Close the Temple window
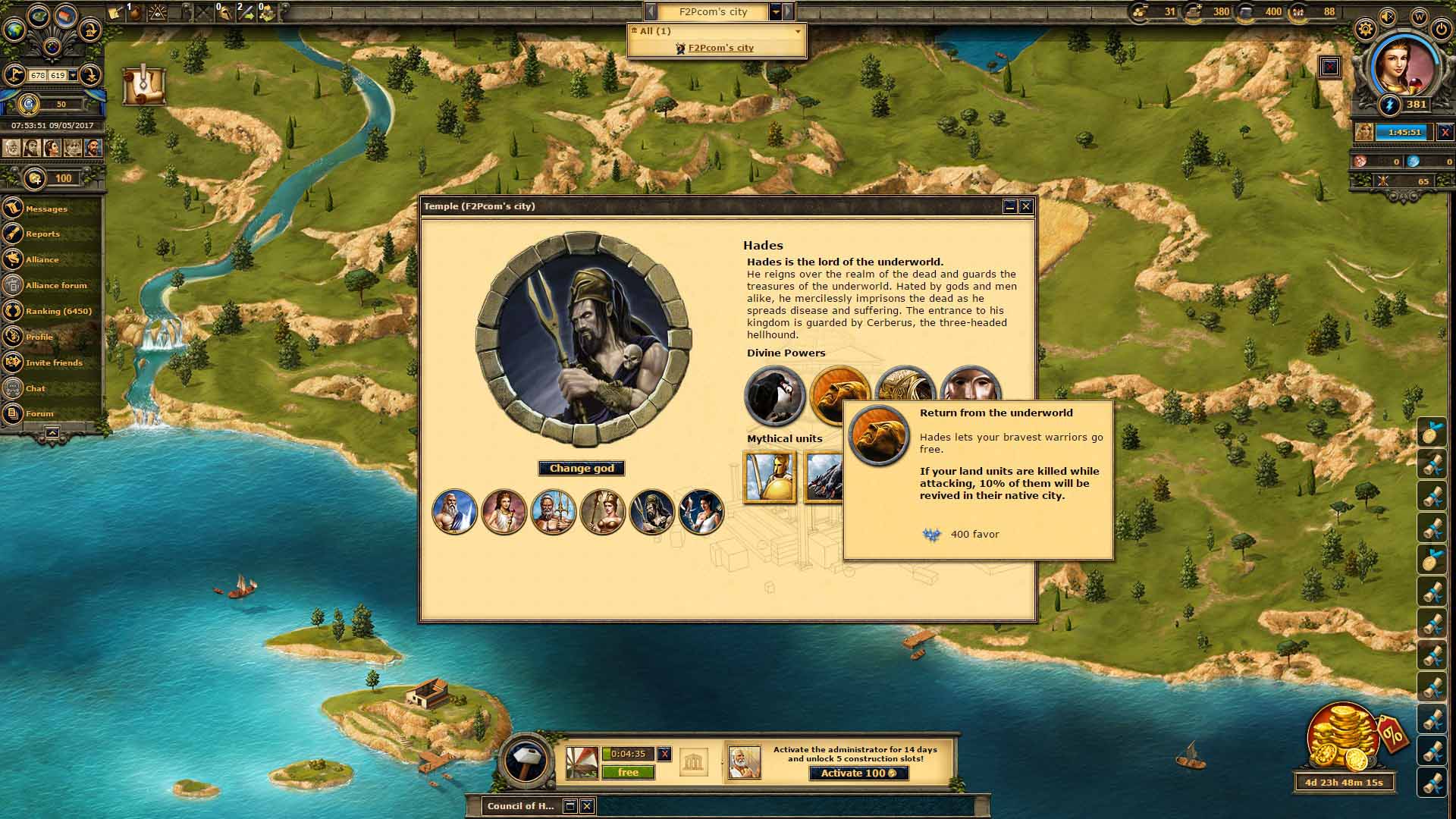1456x819 pixels. click(x=1026, y=206)
